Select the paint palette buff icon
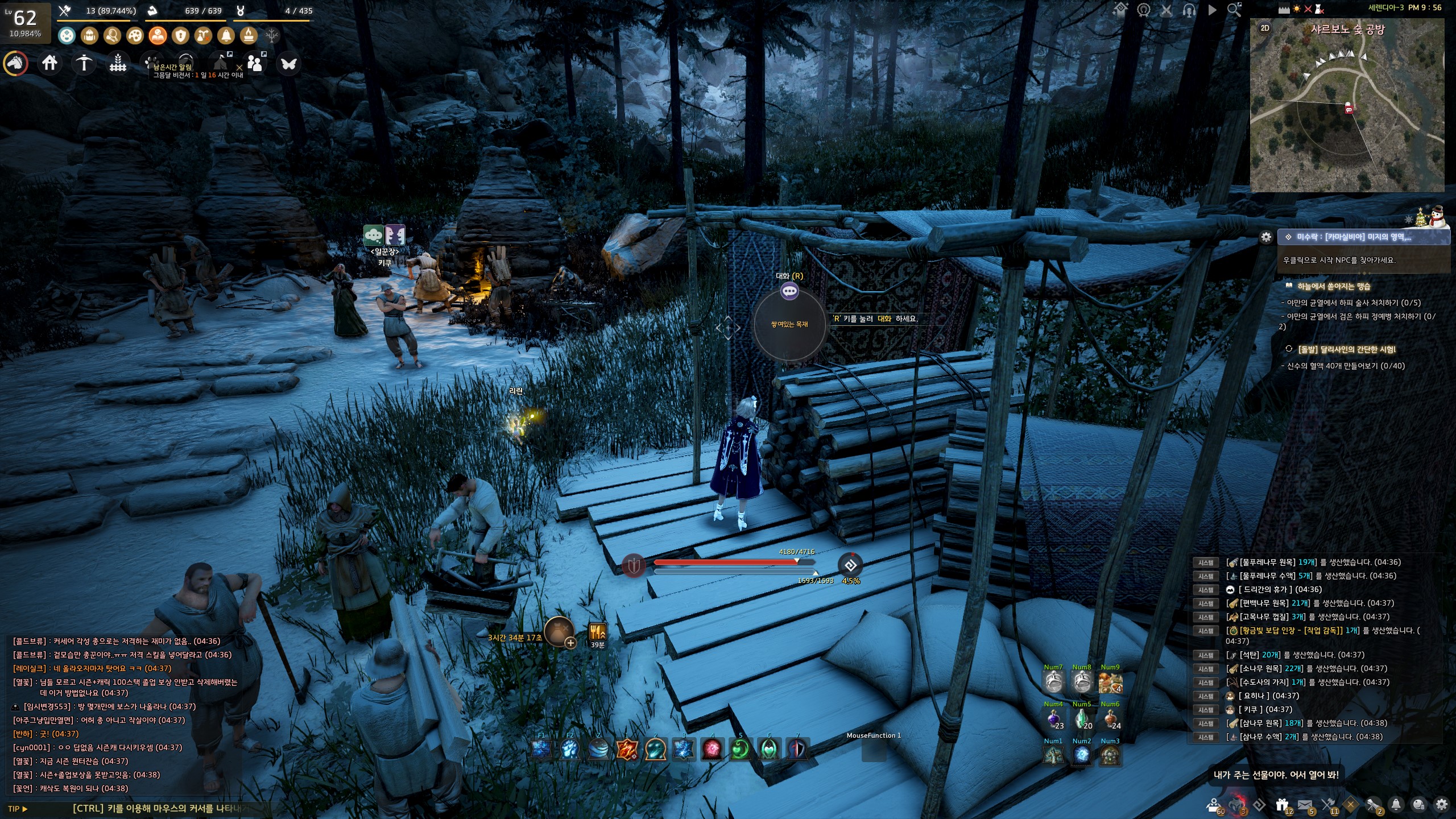 point(135,36)
